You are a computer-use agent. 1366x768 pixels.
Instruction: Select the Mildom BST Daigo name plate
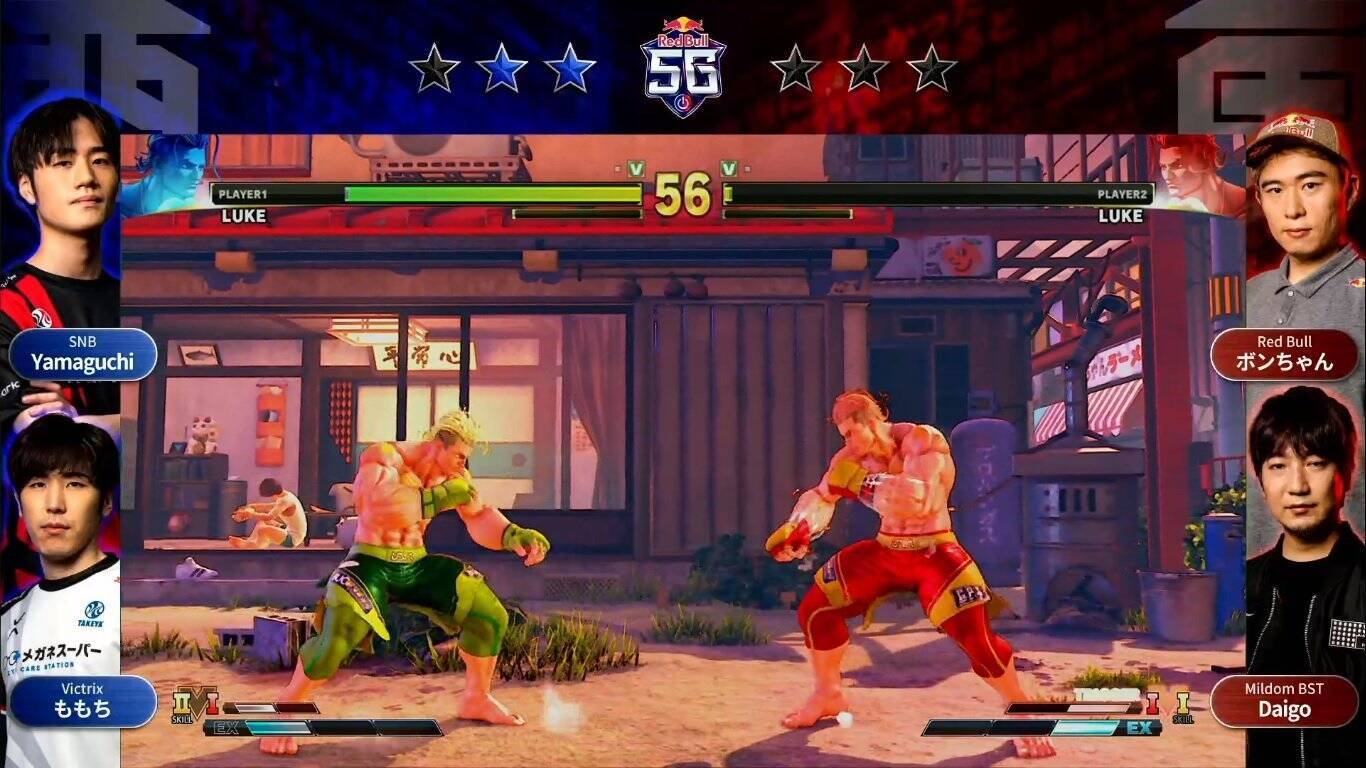pos(1284,701)
